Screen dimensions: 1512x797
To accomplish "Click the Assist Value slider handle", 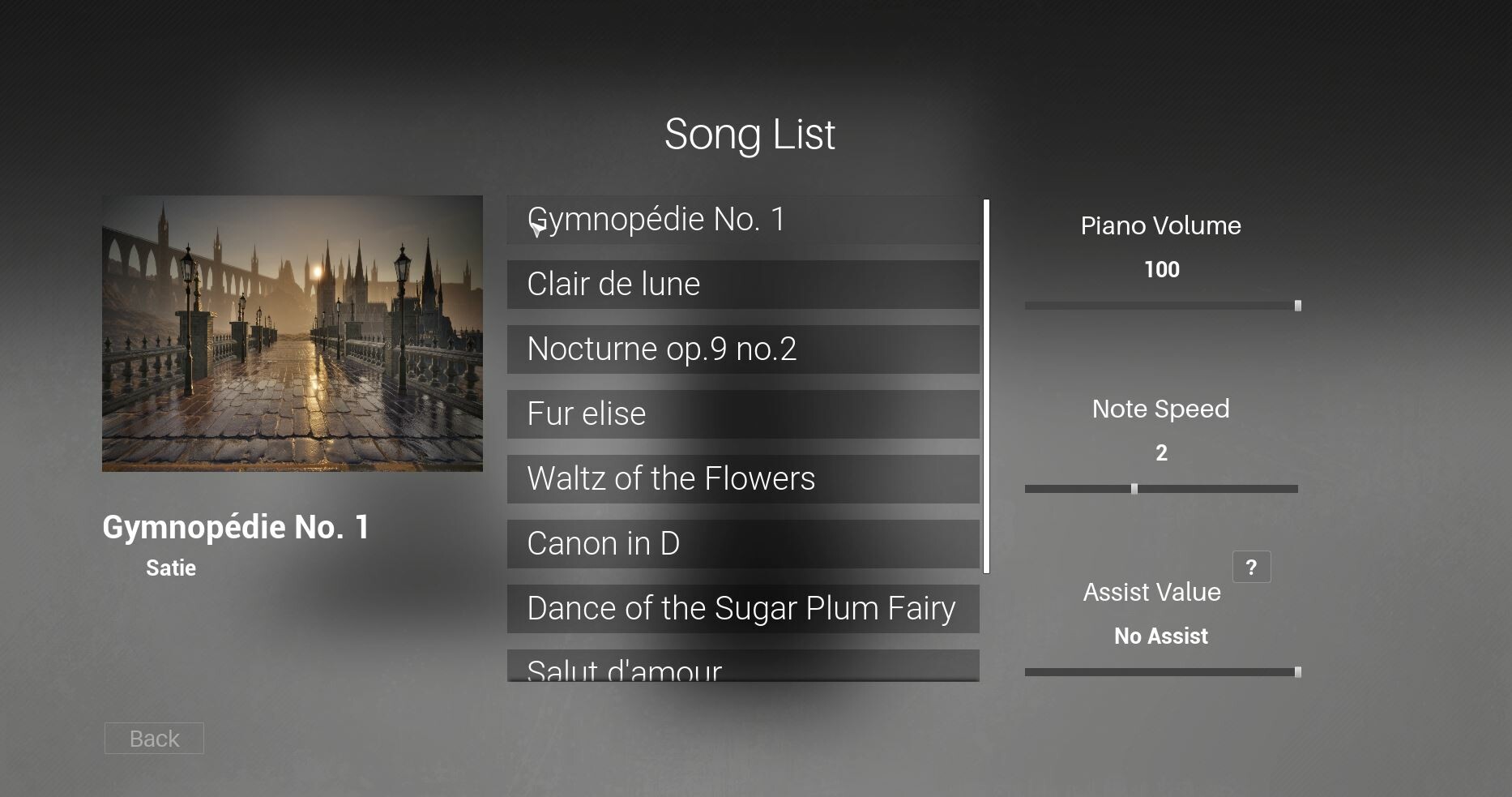I will pyautogui.click(x=1297, y=671).
